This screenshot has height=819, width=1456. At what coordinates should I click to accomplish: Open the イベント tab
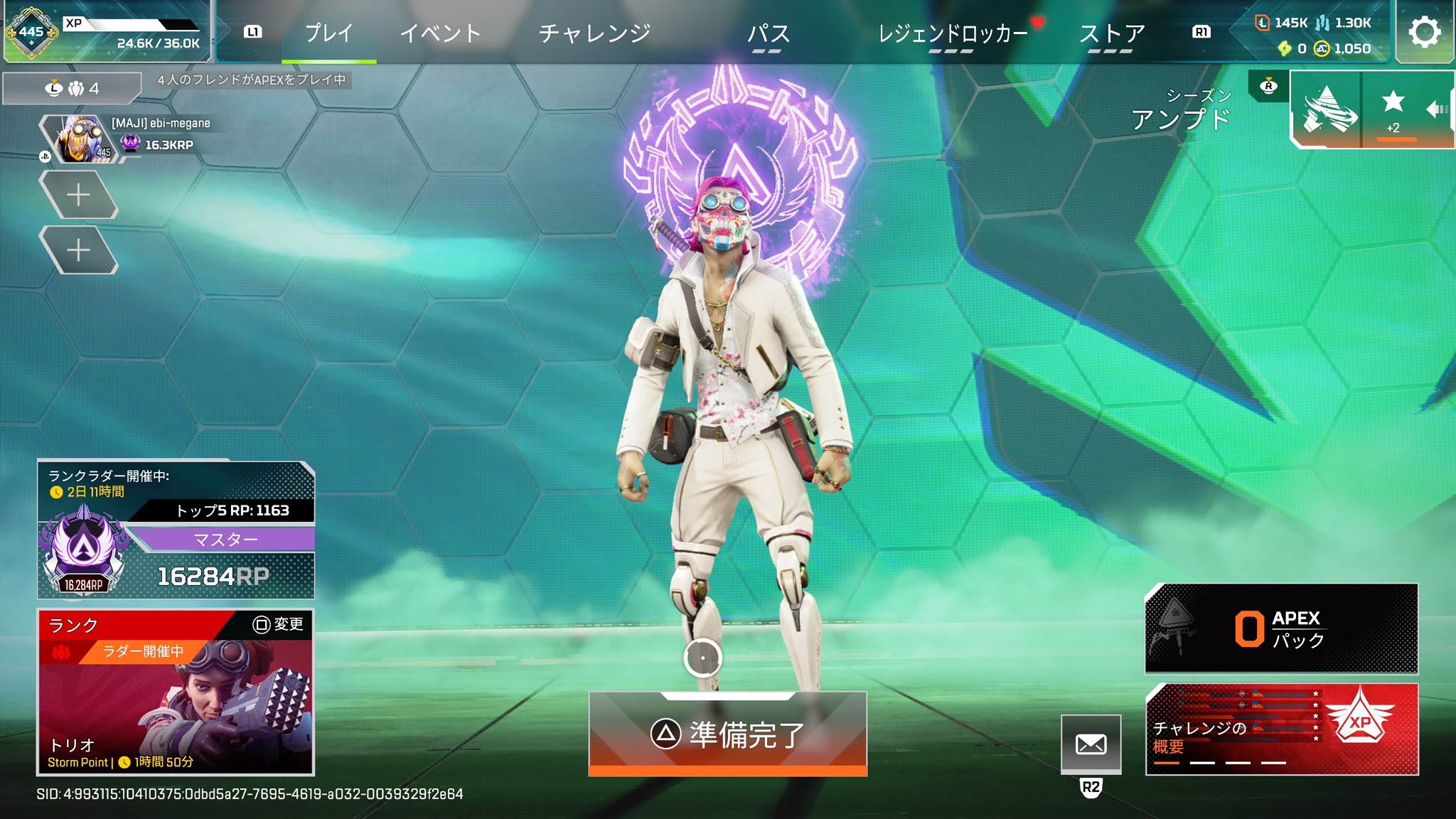pos(440,33)
